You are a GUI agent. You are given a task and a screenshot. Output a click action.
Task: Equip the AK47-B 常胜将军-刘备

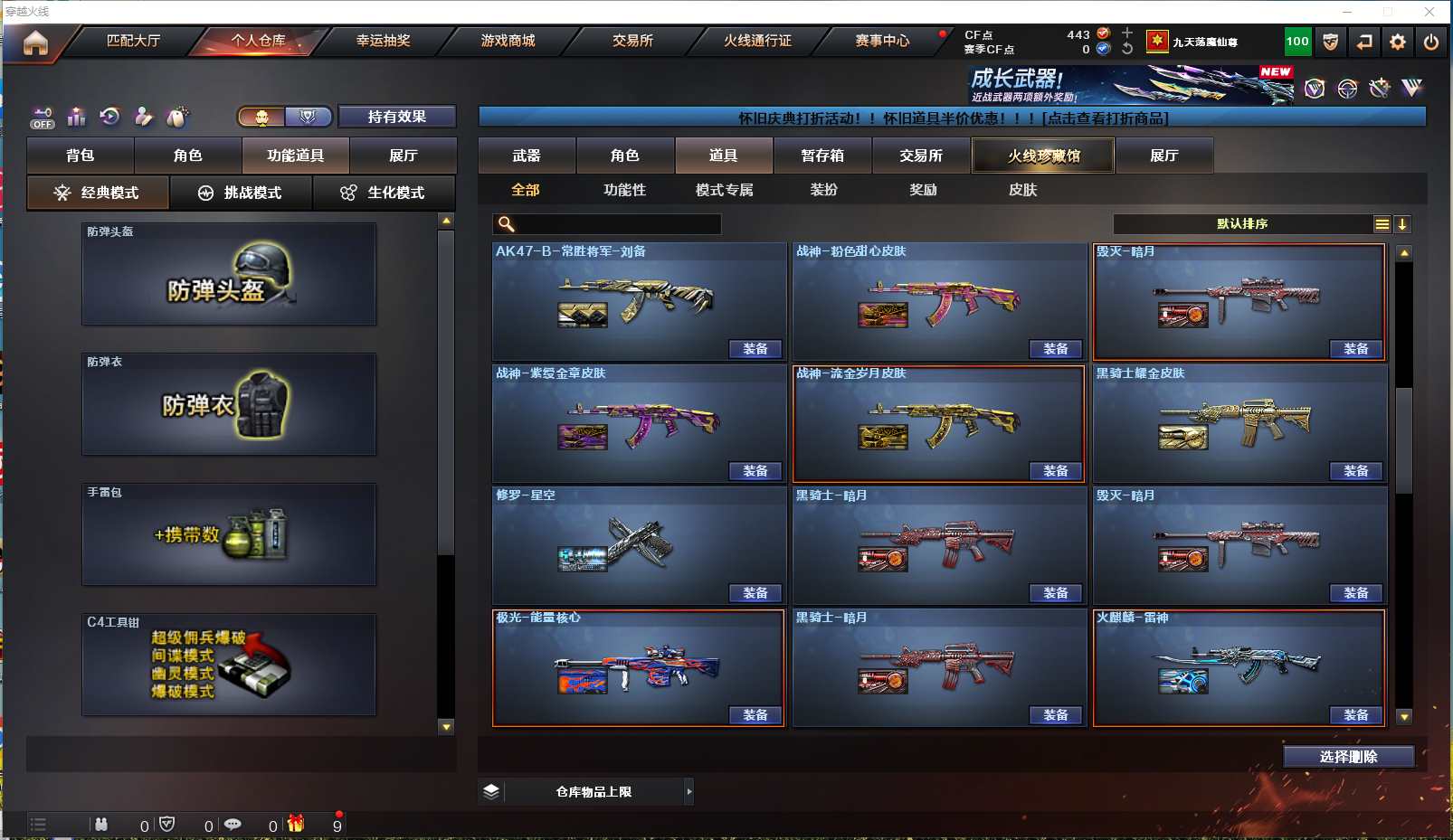[755, 349]
